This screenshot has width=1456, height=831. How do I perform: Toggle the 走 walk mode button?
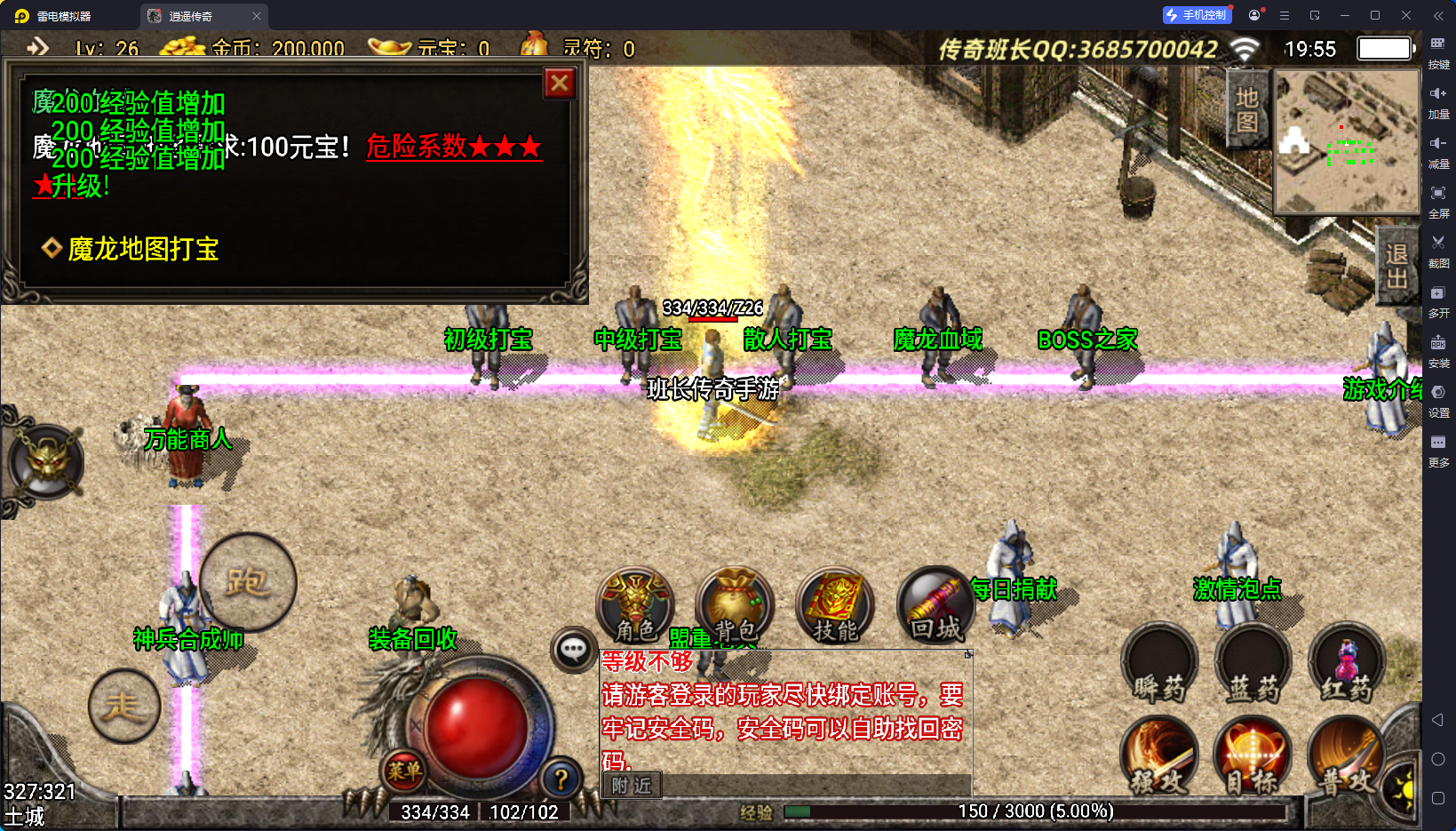[x=123, y=706]
